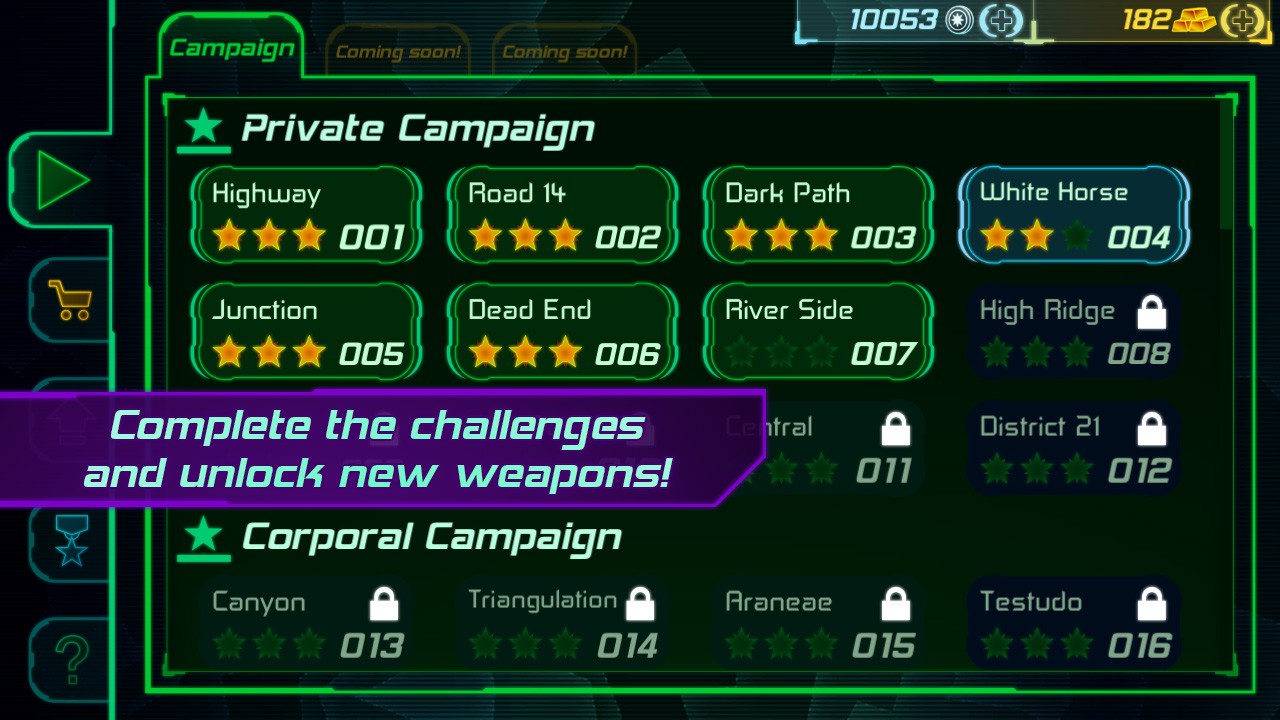This screenshot has width=1280, height=720.
Task: Select the White Horse level 004
Action: tap(1074, 216)
